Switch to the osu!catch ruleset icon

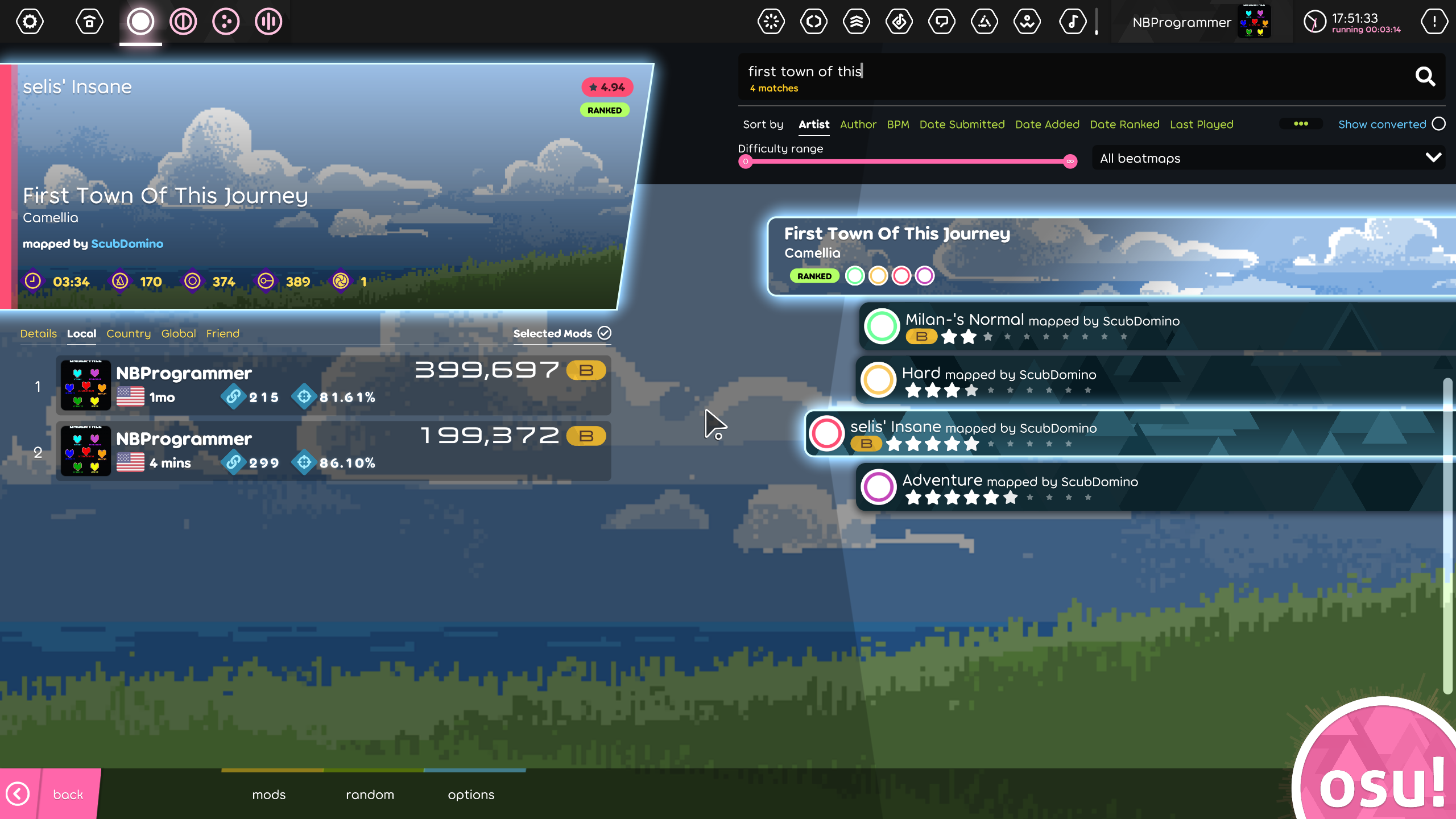pos(226,21)
